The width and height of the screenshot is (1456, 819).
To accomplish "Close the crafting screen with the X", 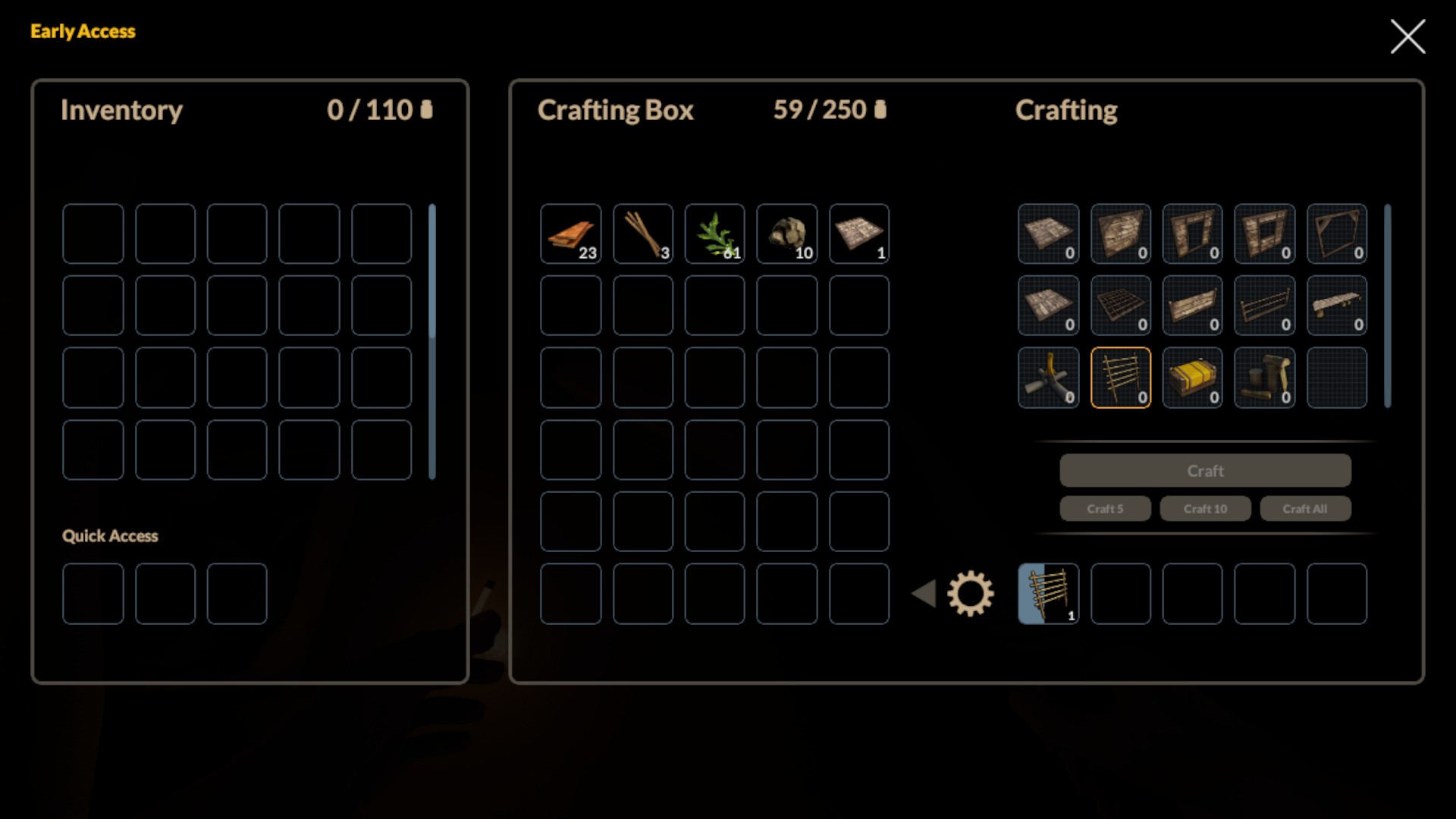I will coord(1407,36).
